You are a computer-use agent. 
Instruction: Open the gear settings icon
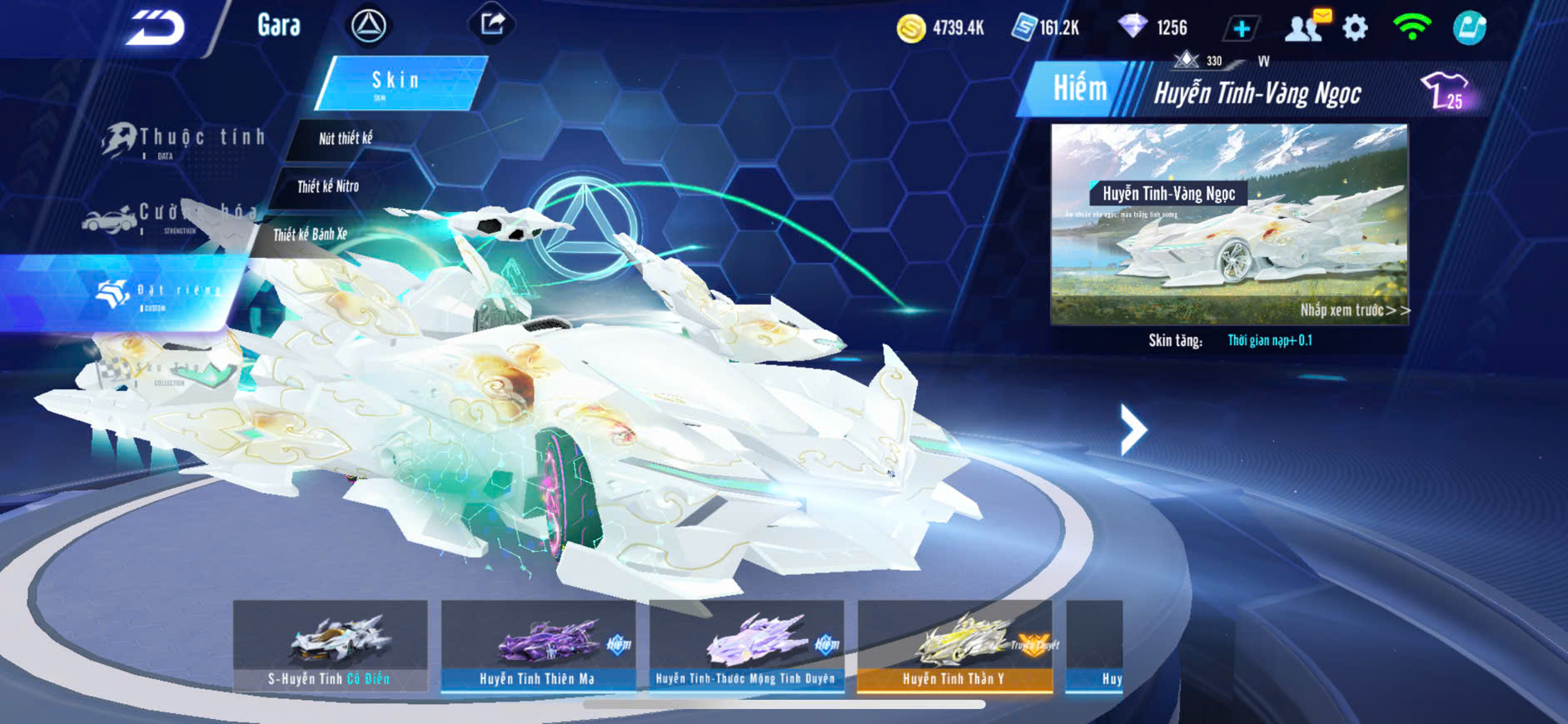1355,28
